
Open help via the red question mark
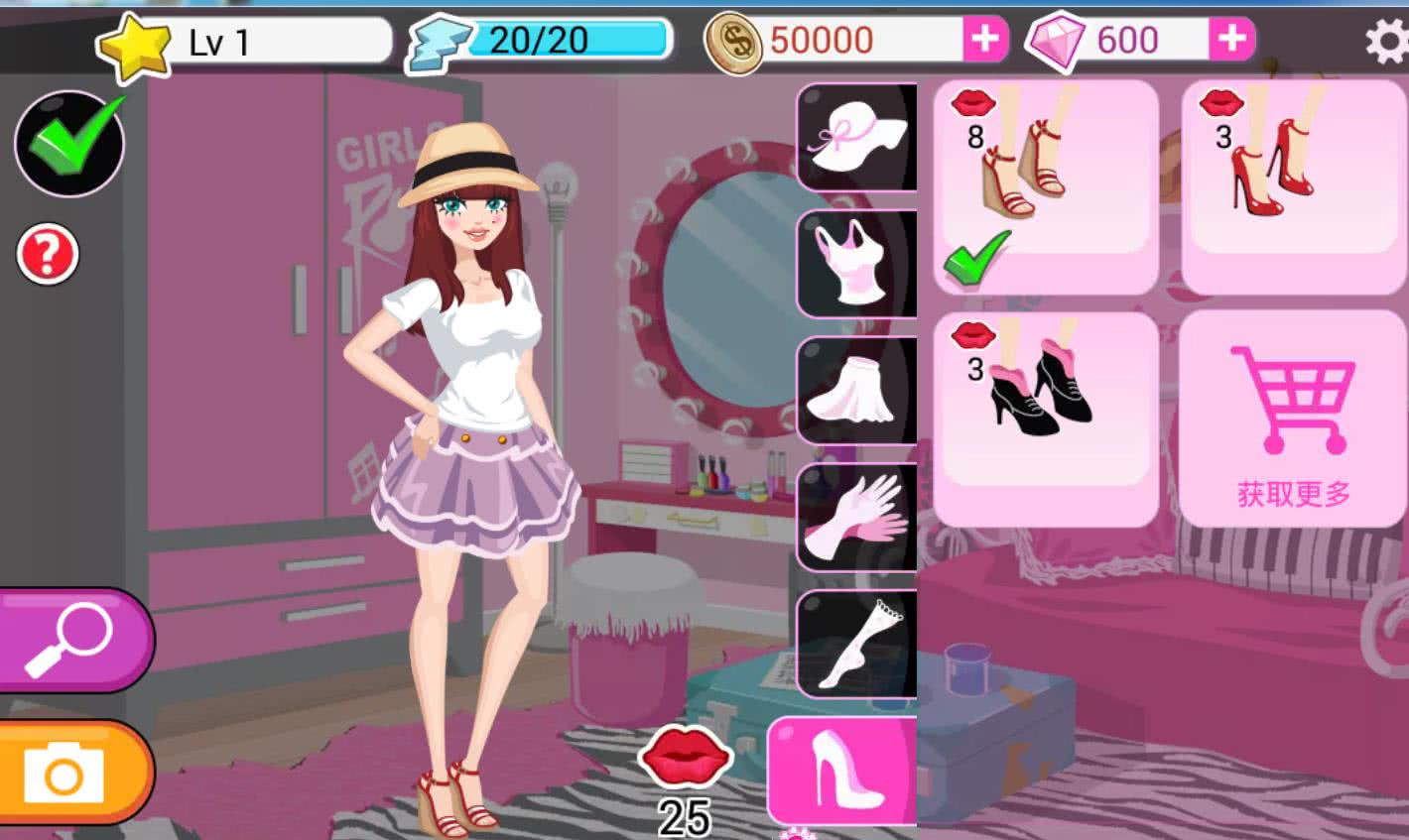tap(47, 255)
